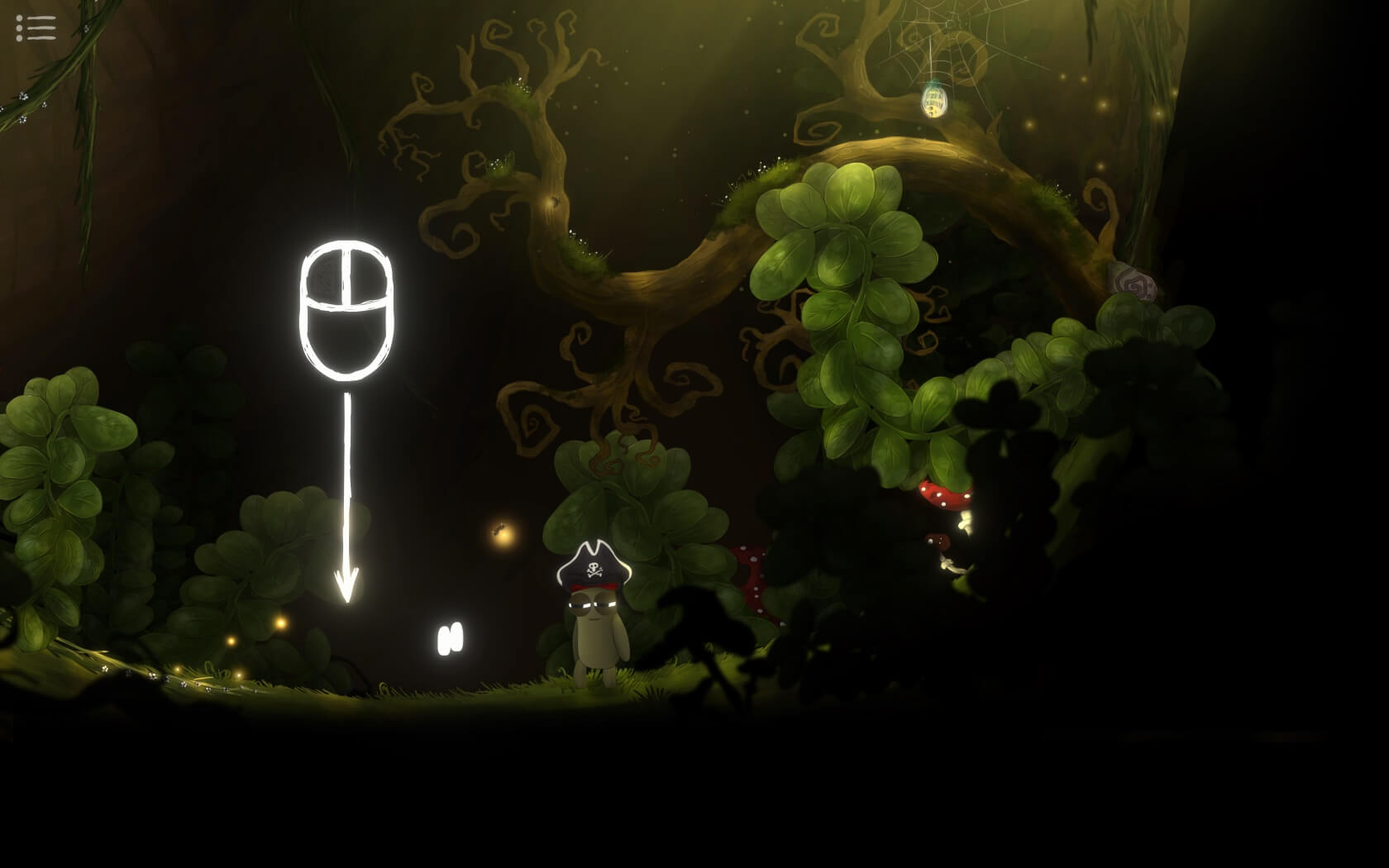Screen dimensions: 1389x868
Task: Open the list menu icon
Action: pos(36,27)
